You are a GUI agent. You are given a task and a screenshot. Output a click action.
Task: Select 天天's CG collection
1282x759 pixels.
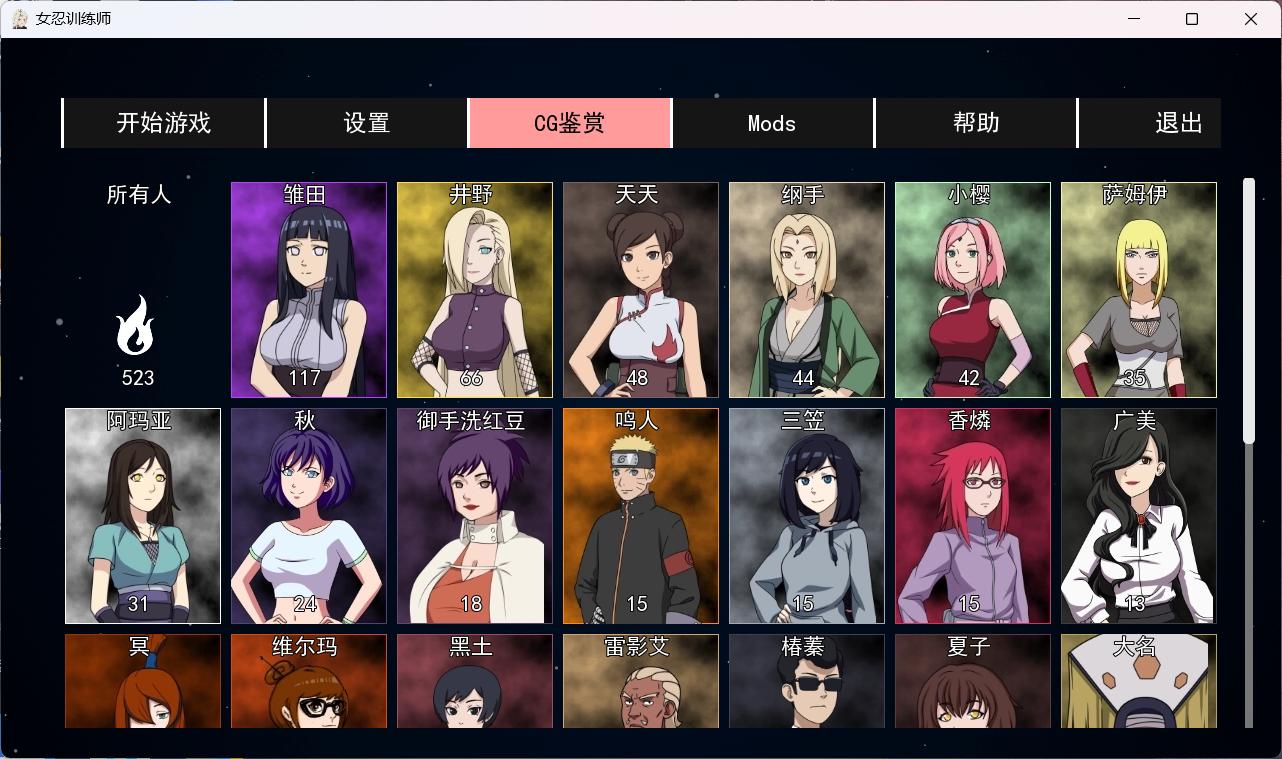[640, 289]
